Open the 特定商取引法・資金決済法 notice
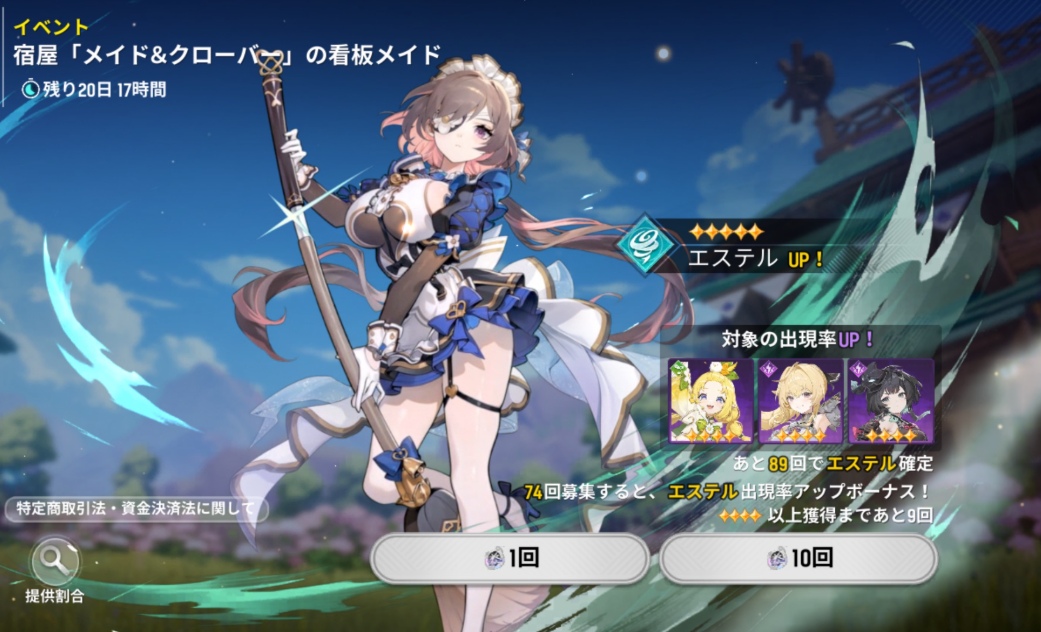This screenshot has height=632, width=1041. 136,509
